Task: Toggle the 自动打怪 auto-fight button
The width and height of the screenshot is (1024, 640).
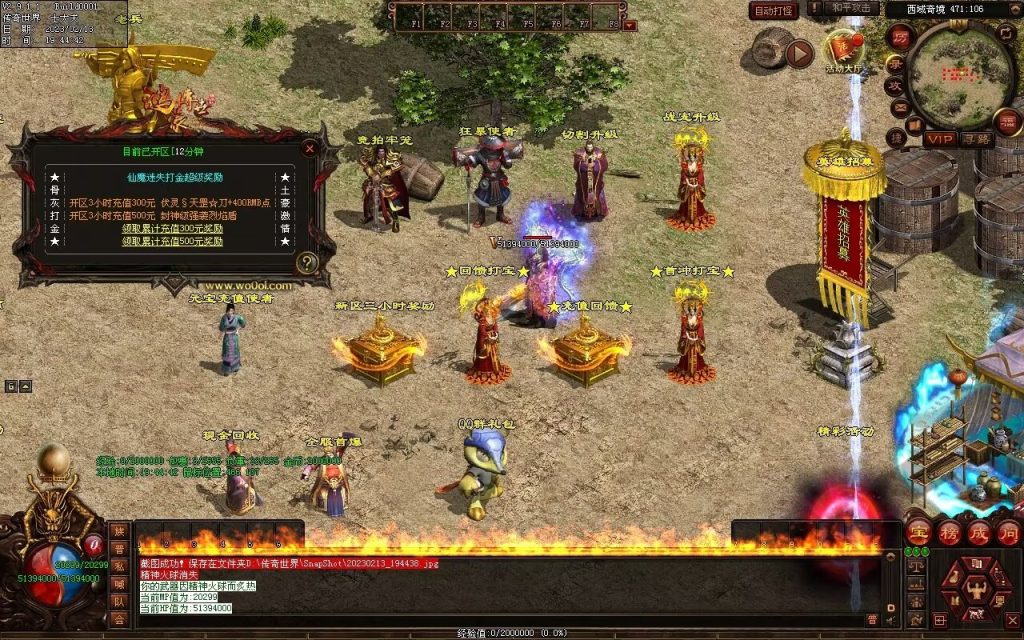Action: (773, 11)
